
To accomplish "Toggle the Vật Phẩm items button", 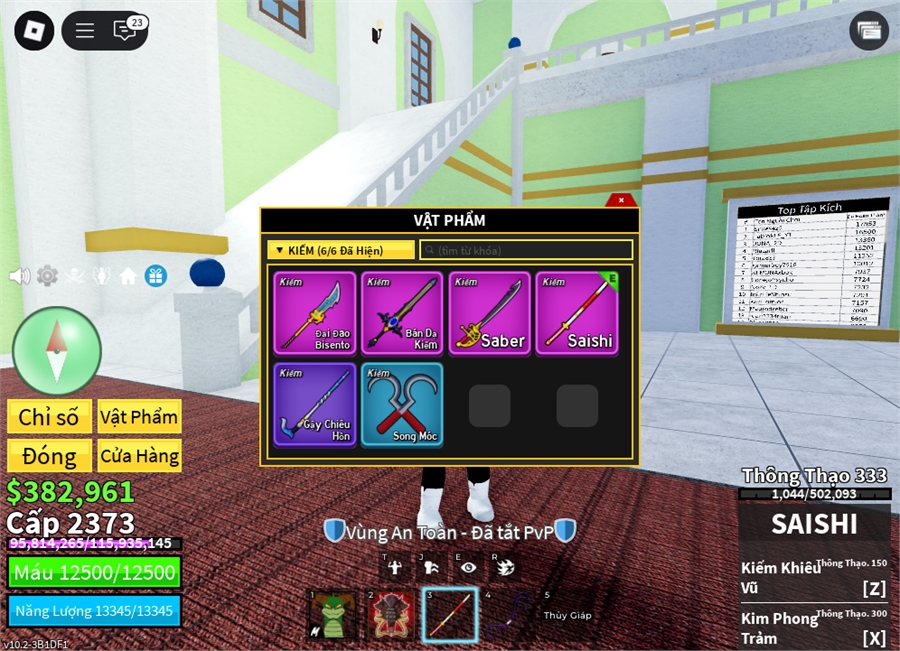I will coord(139,417).
